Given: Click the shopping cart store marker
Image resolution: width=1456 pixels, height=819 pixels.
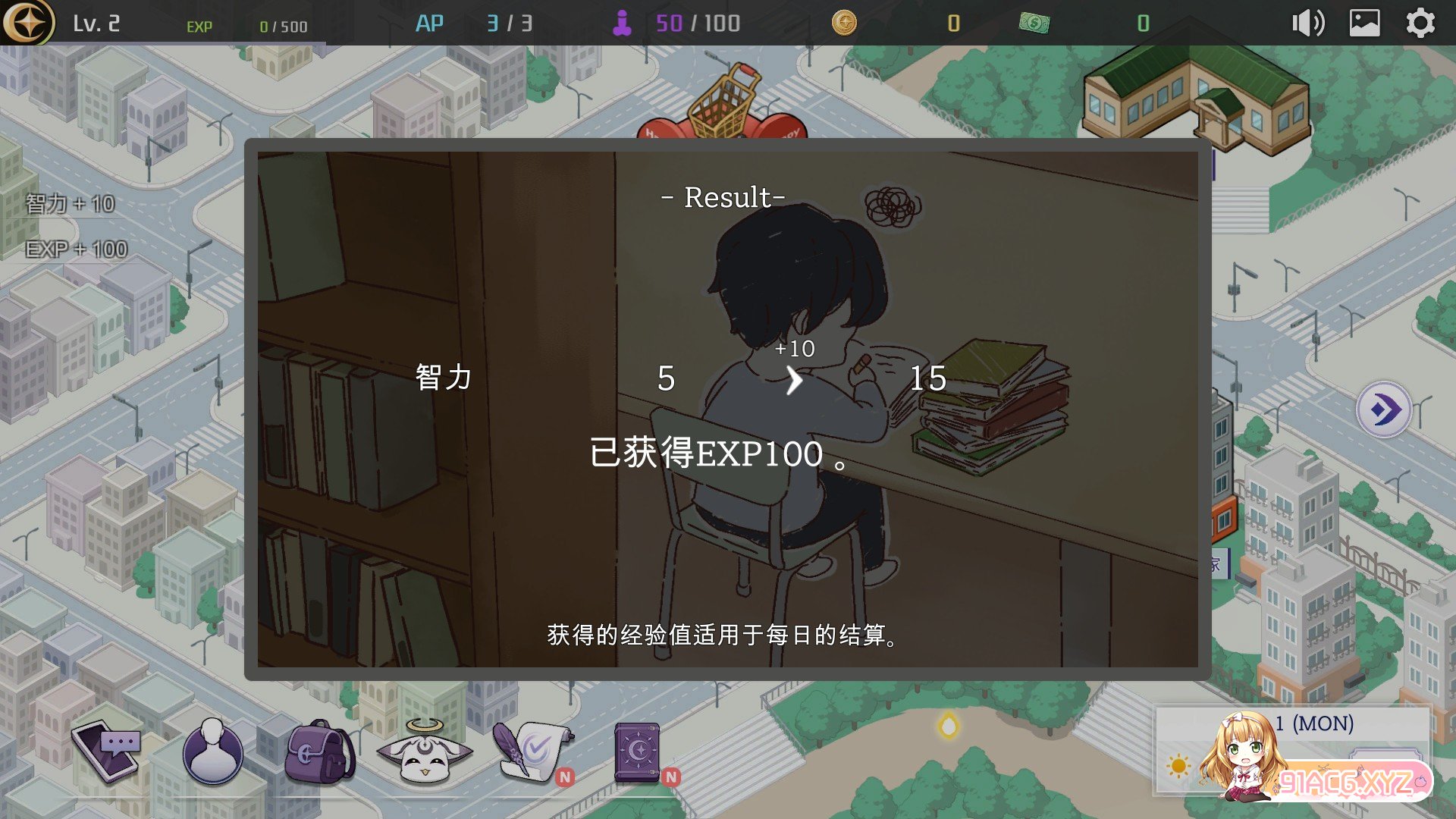Looking at the screenshot, I should pyautogui.click(x=723, y=102).
